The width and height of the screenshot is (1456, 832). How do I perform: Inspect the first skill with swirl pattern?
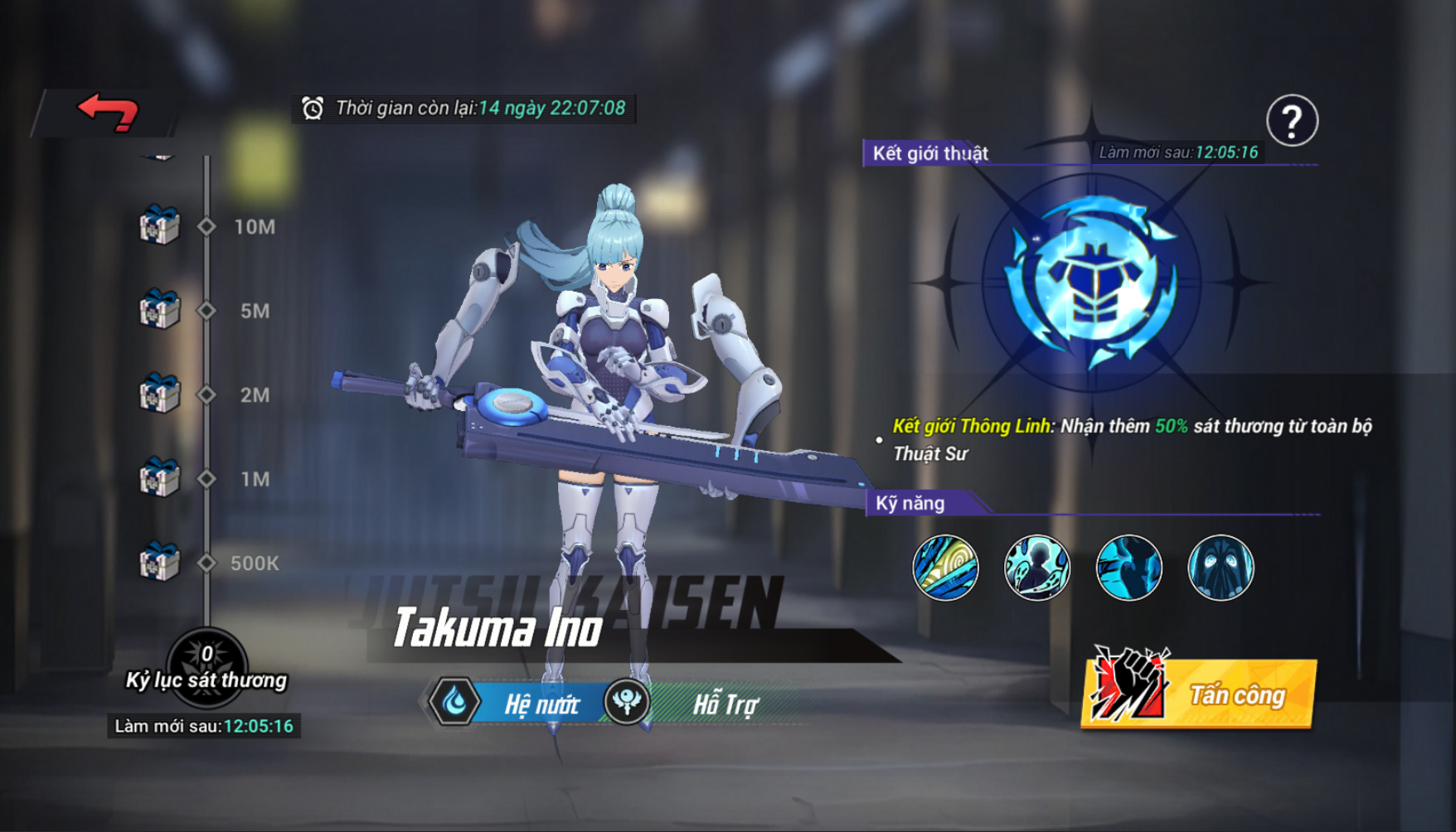pyautogui.click(x=945, y=568)
